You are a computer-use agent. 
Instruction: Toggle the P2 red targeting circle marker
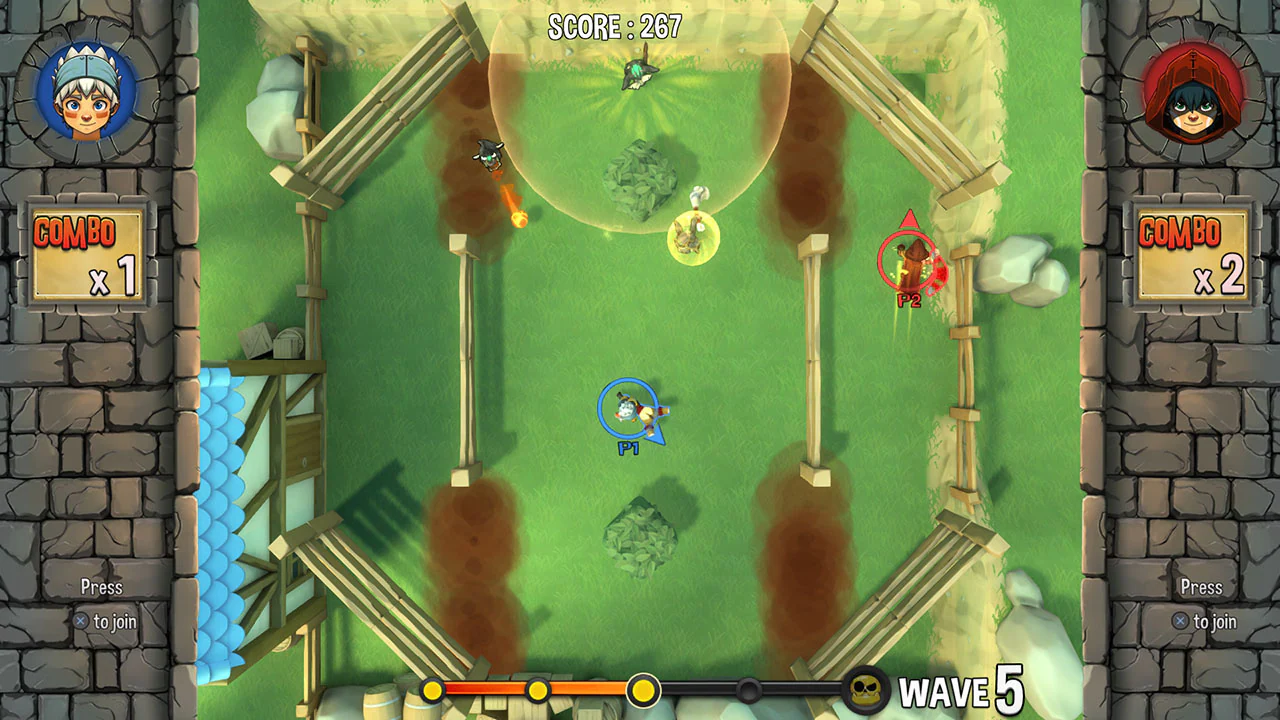907,262
